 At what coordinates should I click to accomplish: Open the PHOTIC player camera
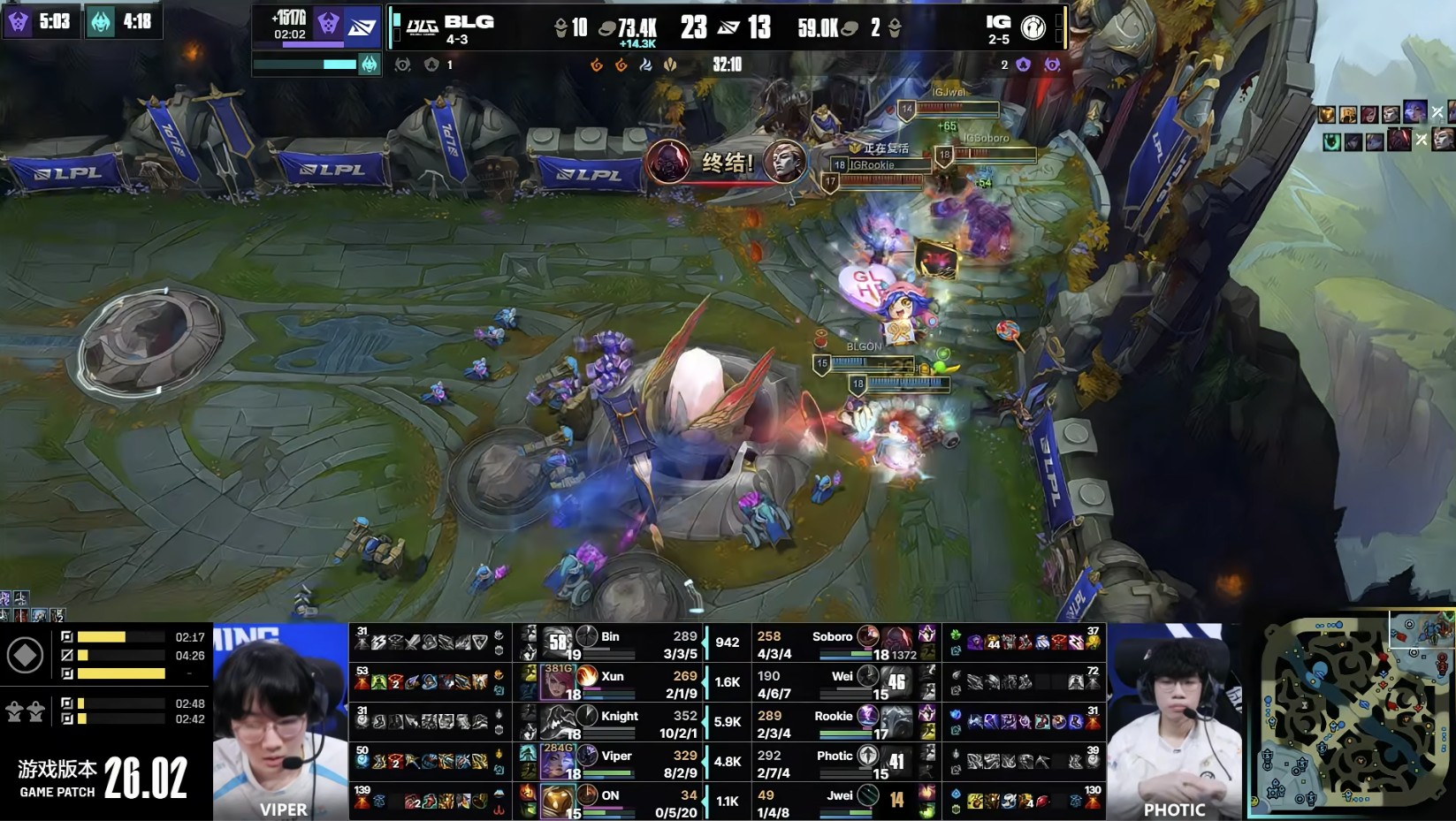click(1174, 722)
